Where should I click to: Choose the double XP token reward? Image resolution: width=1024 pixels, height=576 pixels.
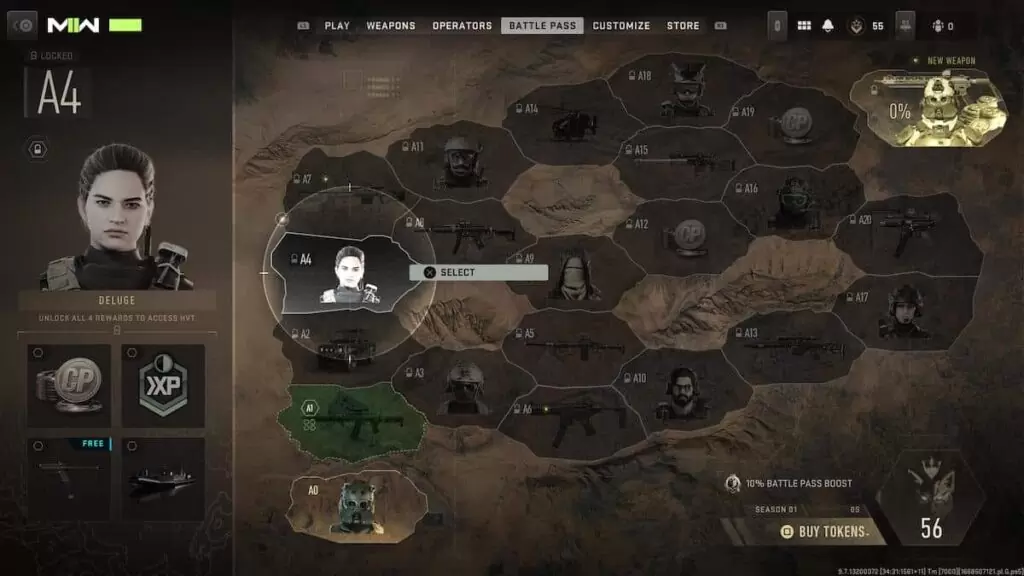click(163, 385)
